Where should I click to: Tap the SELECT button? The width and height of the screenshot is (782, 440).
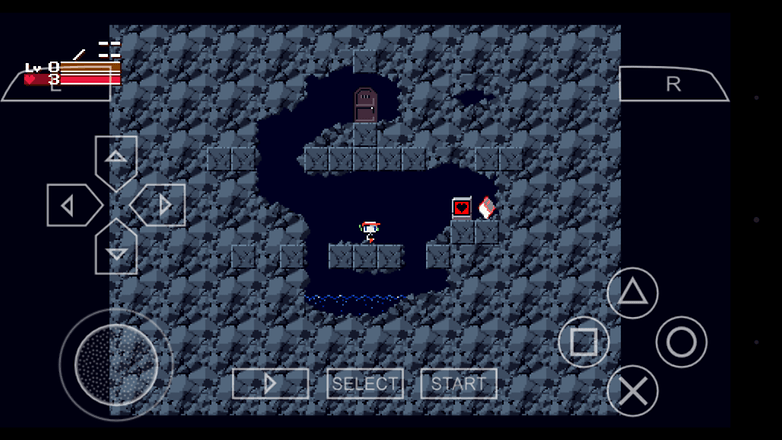[x=365, y=384]
